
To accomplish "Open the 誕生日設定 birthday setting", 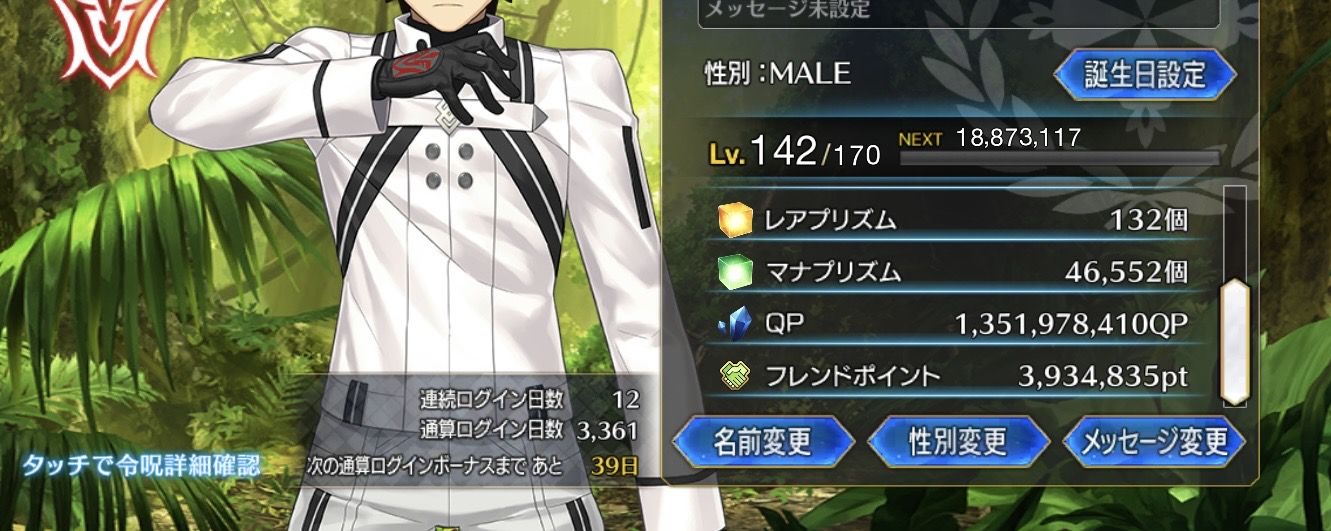I will coord(1146,75).
